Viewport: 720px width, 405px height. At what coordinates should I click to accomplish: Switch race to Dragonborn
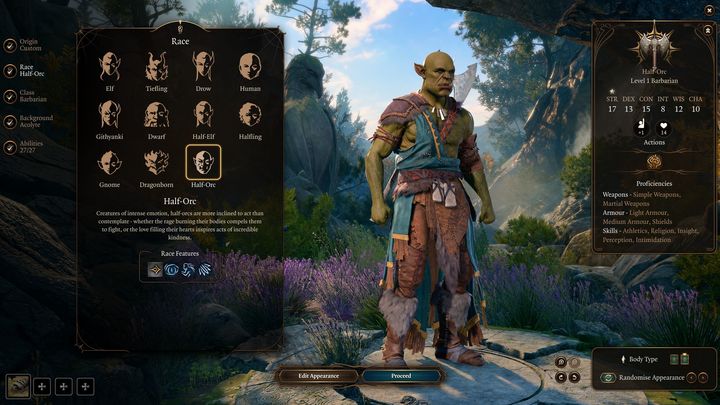click(x=157, y=162)
